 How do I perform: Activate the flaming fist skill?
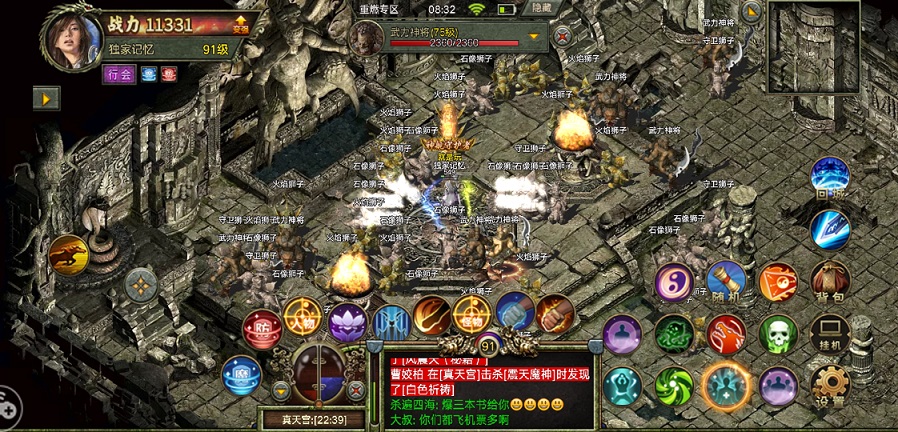(553, 314)
